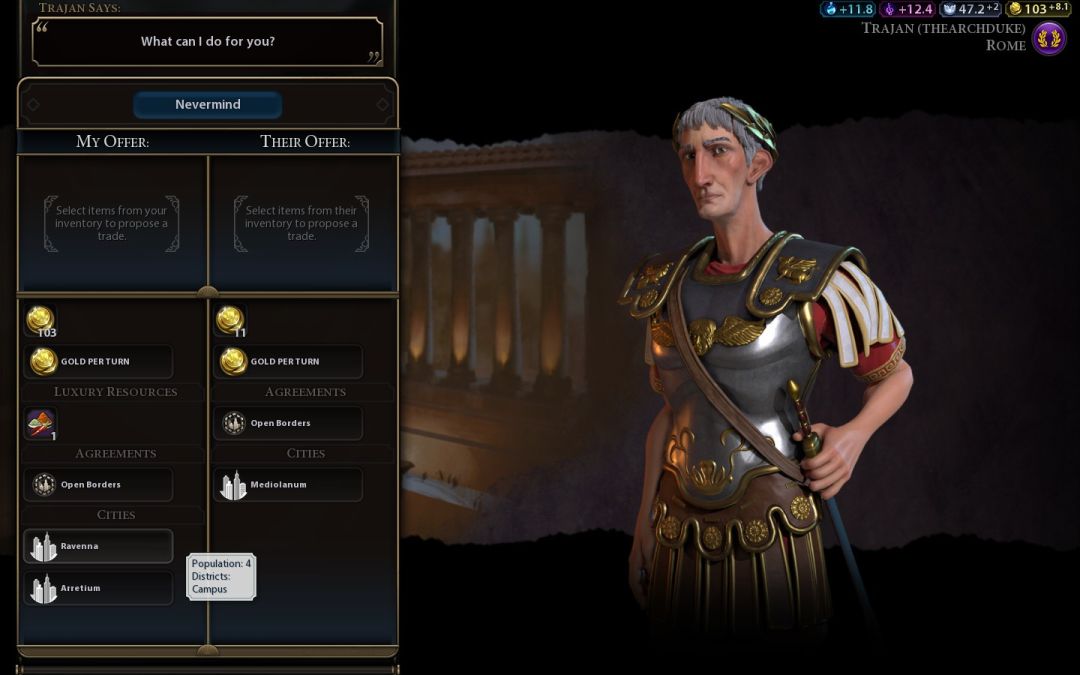Offer my Open Borders agreement
1080x675 pixels.
coord(98,485)
